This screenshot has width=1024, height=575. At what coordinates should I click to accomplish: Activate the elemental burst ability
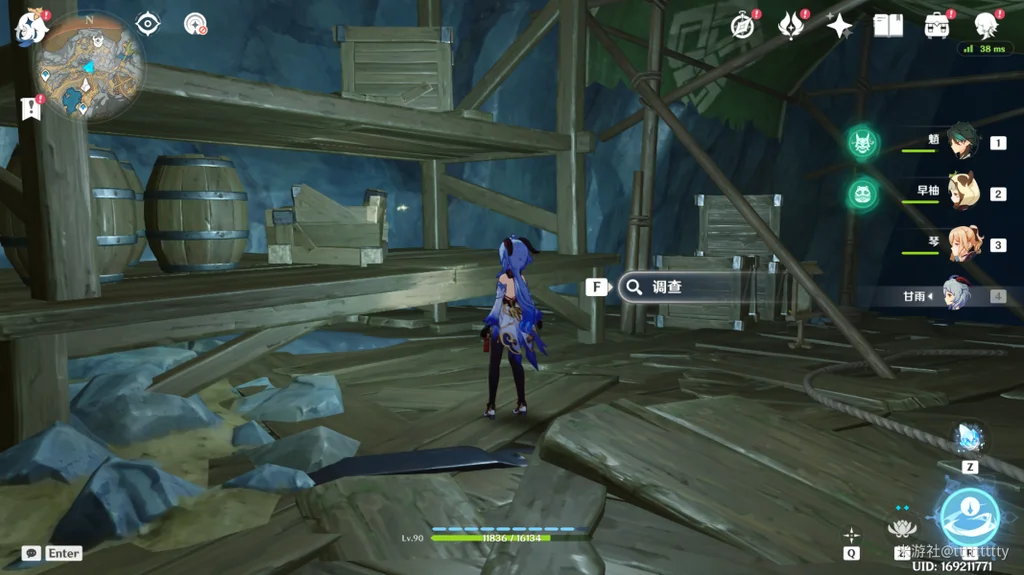point(969,516)
